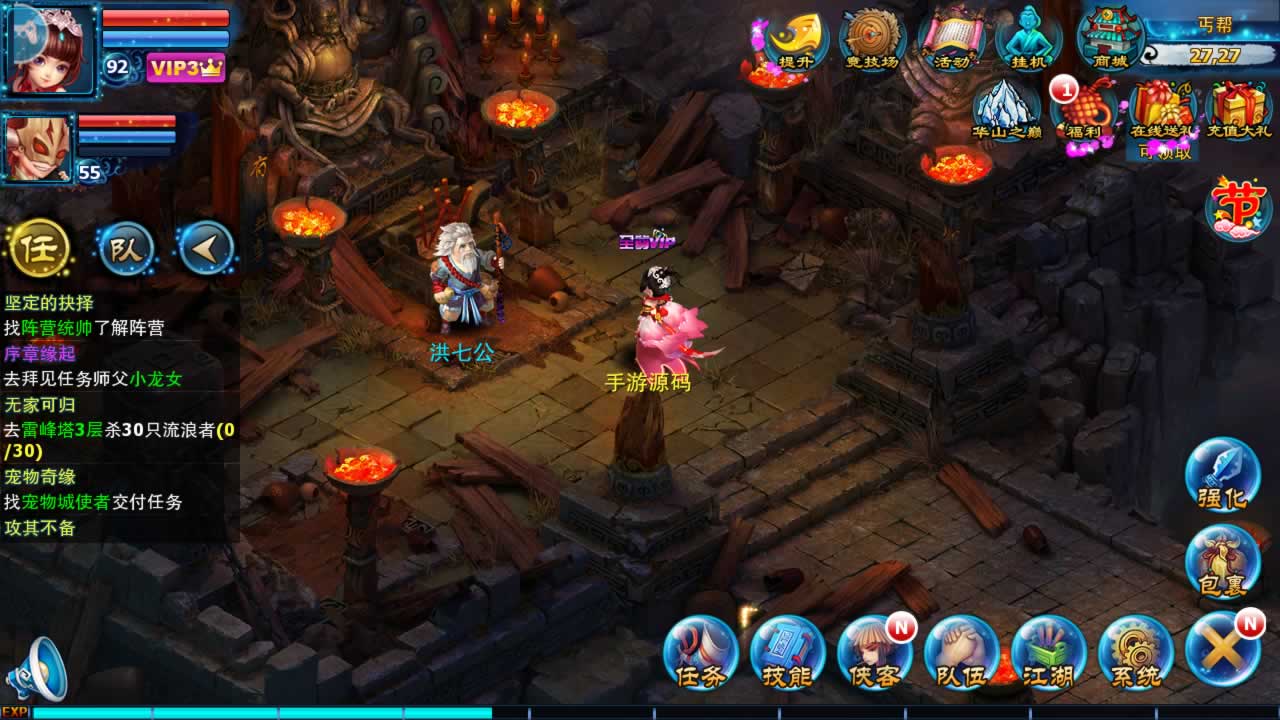Open the 技能 skills menu
This screenshot has height=720, width=1280.
pyautogui.click(x=787, y=652)
